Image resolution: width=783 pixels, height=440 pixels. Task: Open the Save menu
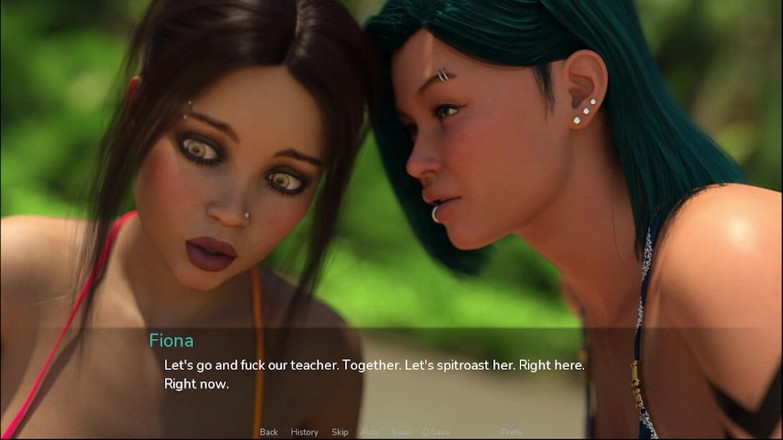401,432
